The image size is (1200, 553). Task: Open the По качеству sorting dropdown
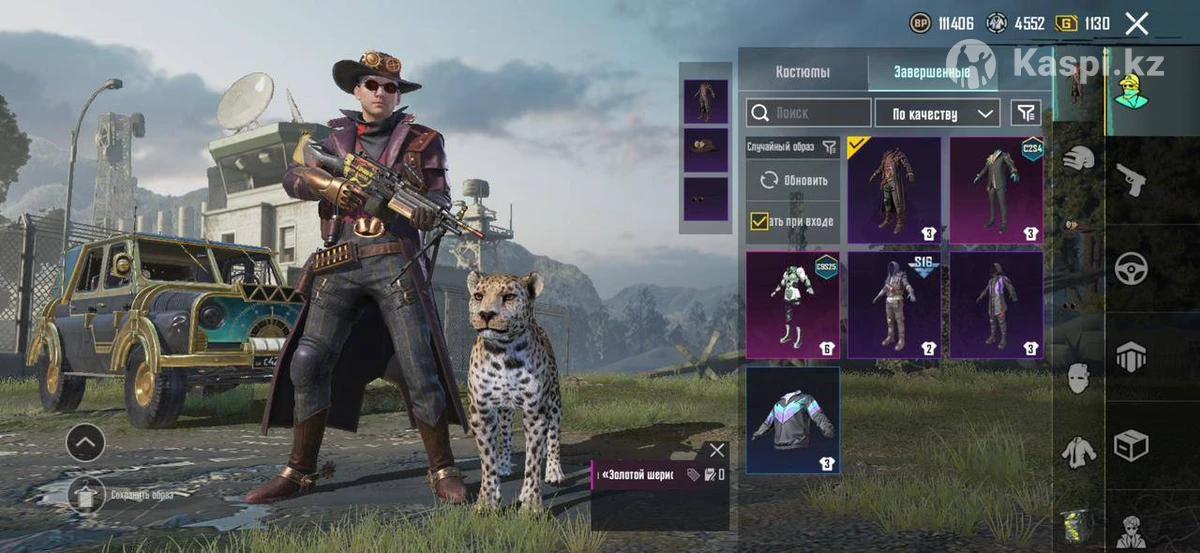[x=937, y=112]
